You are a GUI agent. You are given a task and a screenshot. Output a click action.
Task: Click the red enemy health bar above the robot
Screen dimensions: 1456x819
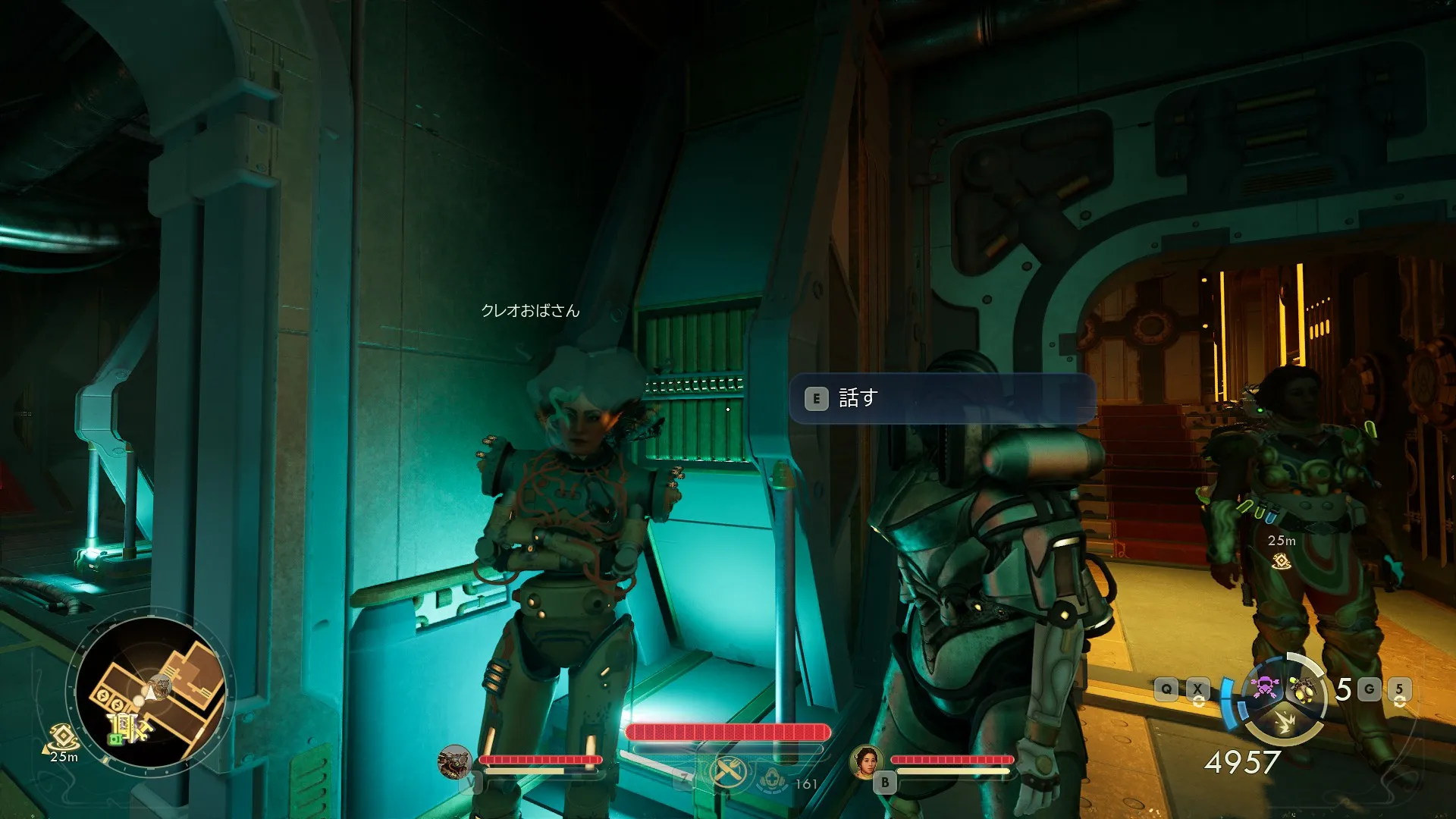point(726,731)
